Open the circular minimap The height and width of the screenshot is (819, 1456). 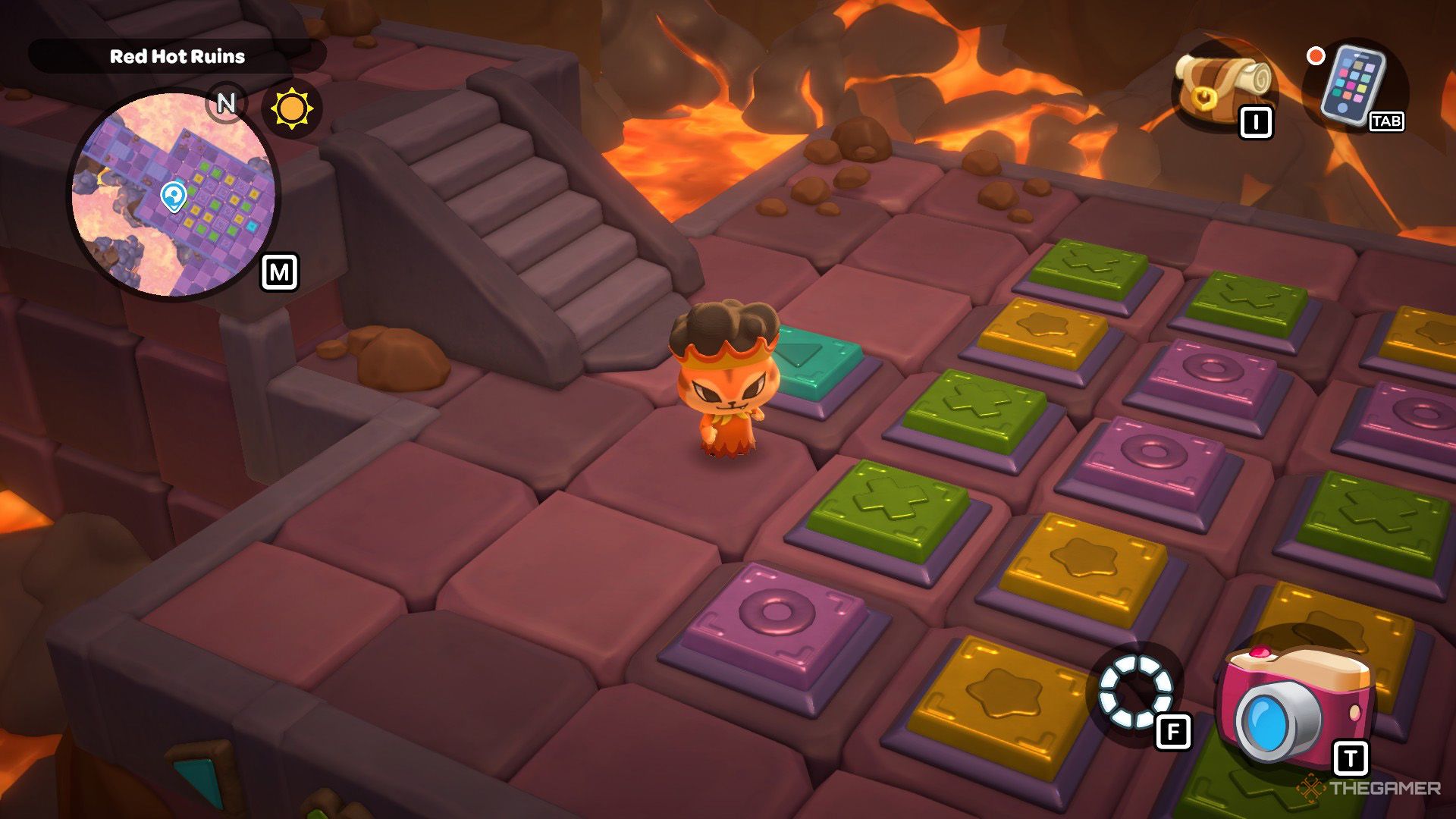click(x=173, y=194)
